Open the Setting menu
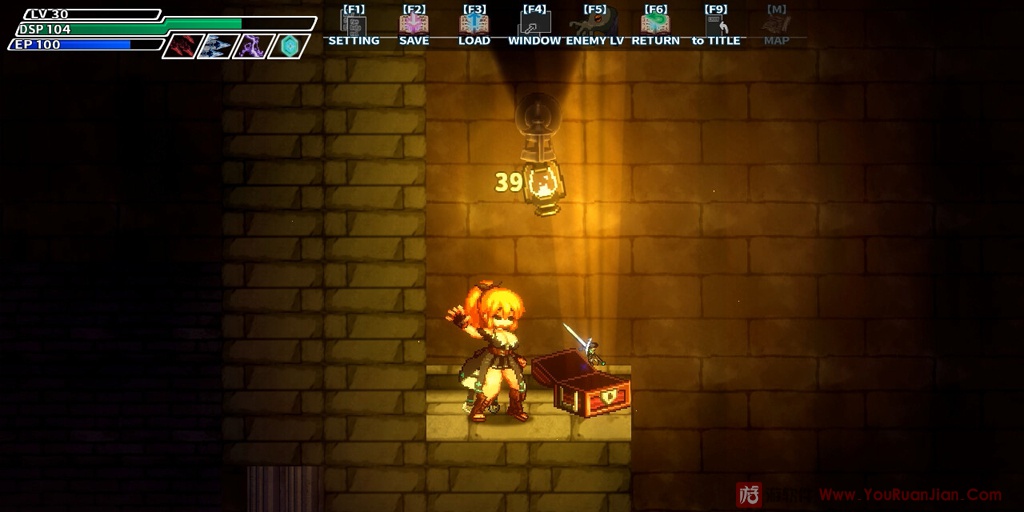 353,25
